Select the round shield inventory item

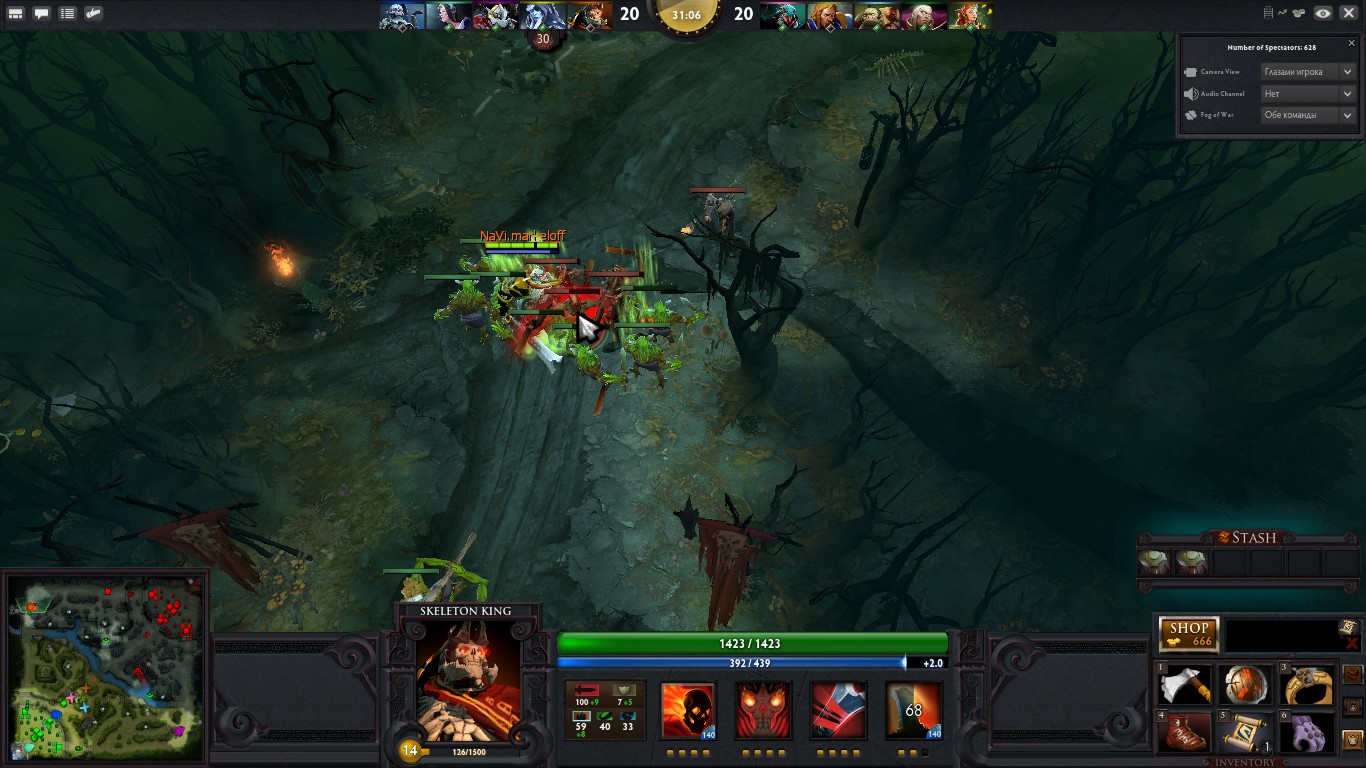[1245, 686]
